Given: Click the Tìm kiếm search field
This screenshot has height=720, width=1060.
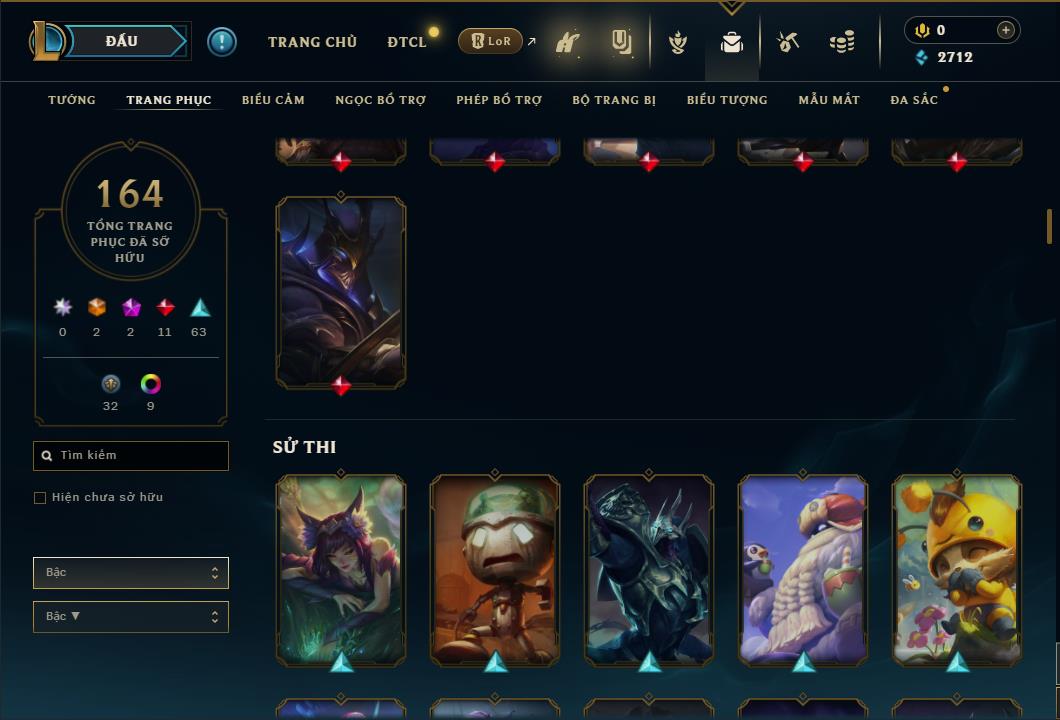Looking at the screenshot, I should click(x=131, y=456).
